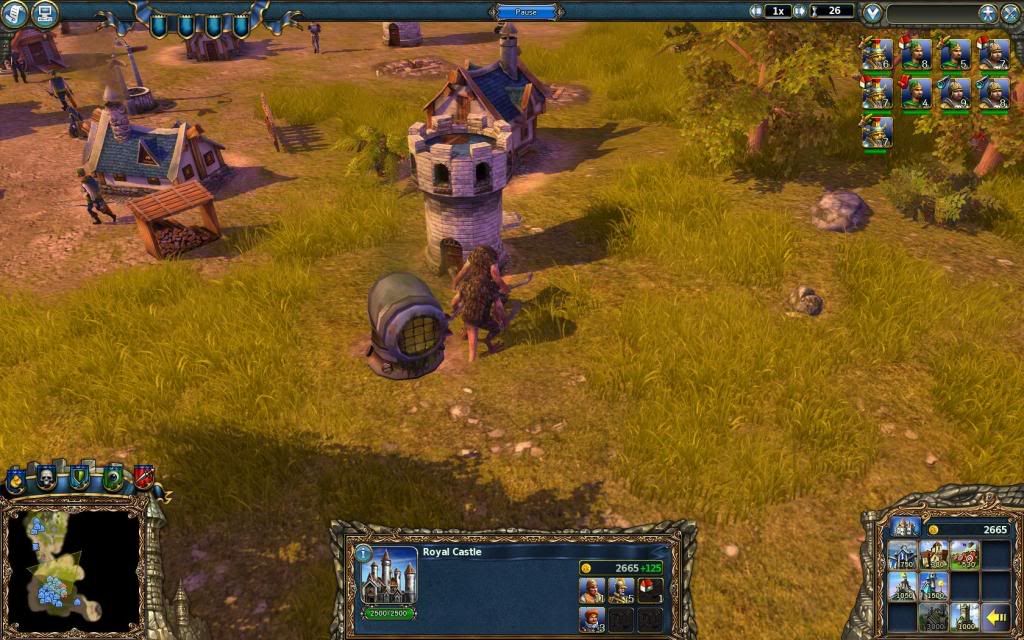This screenshot has width=1024, height=640.
Task: Increase game speed with the right arrow
Action: tap(800, 11)
